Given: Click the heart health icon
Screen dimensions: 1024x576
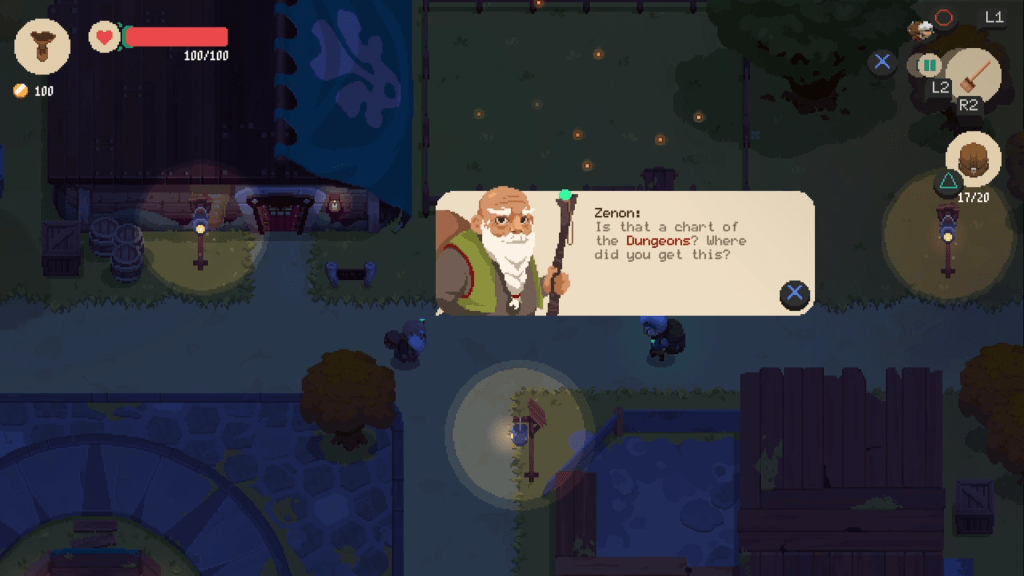Looking at the screenshot, I should pyautogui.click(x=104, y=37).
